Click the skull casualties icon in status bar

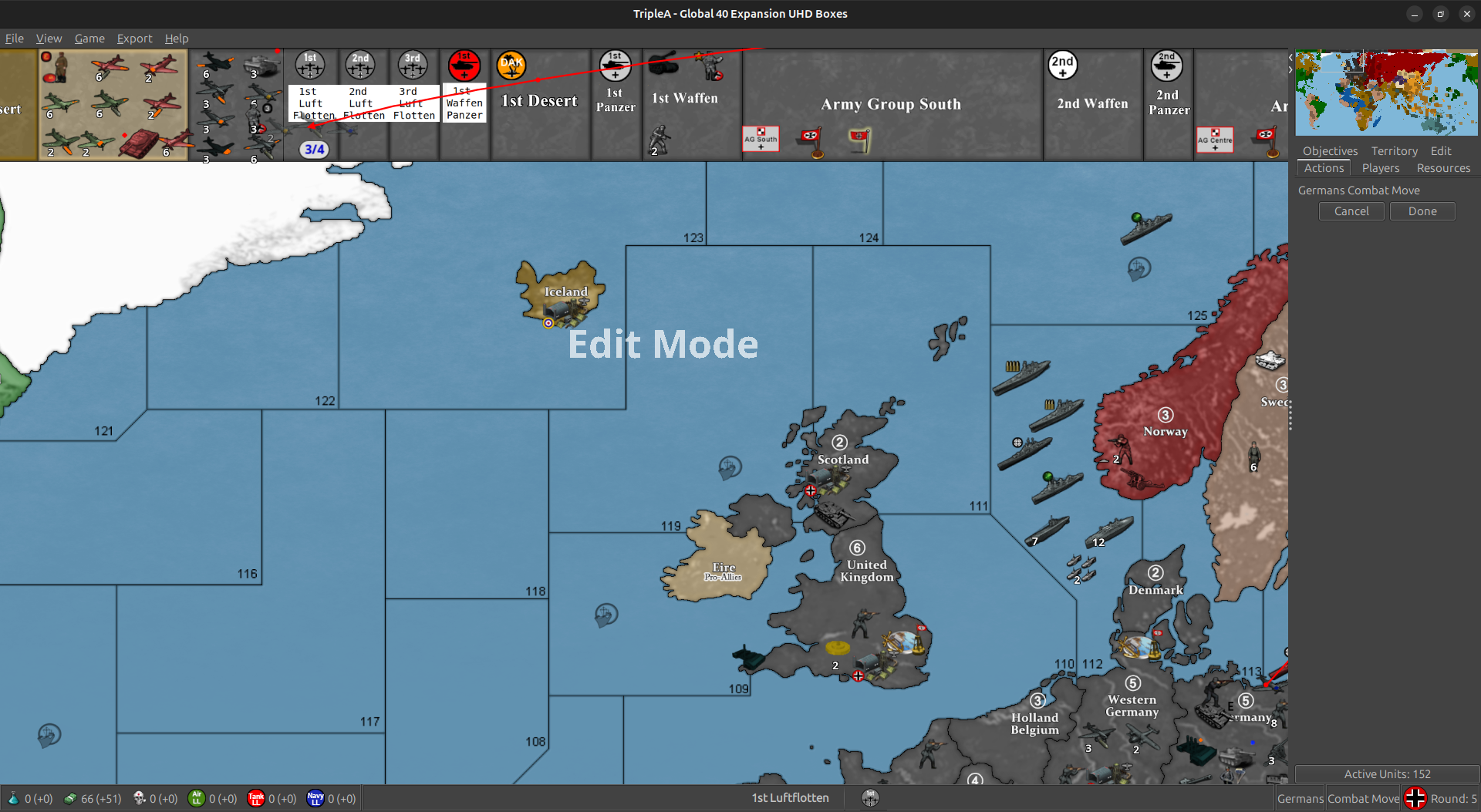[x=140, y=798]
